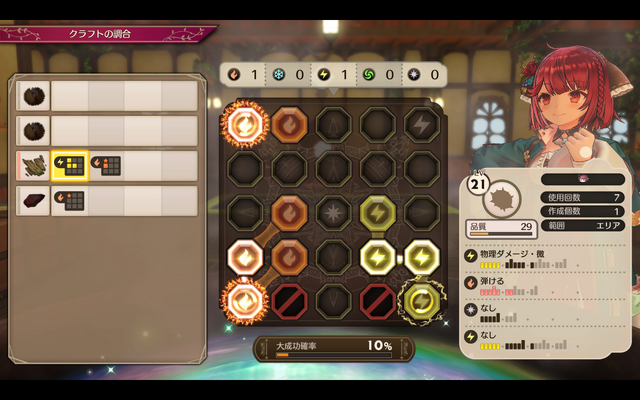640x400 pixels.
Task: Select the gray star cell on the grid
Action: (x=332, y=212)
